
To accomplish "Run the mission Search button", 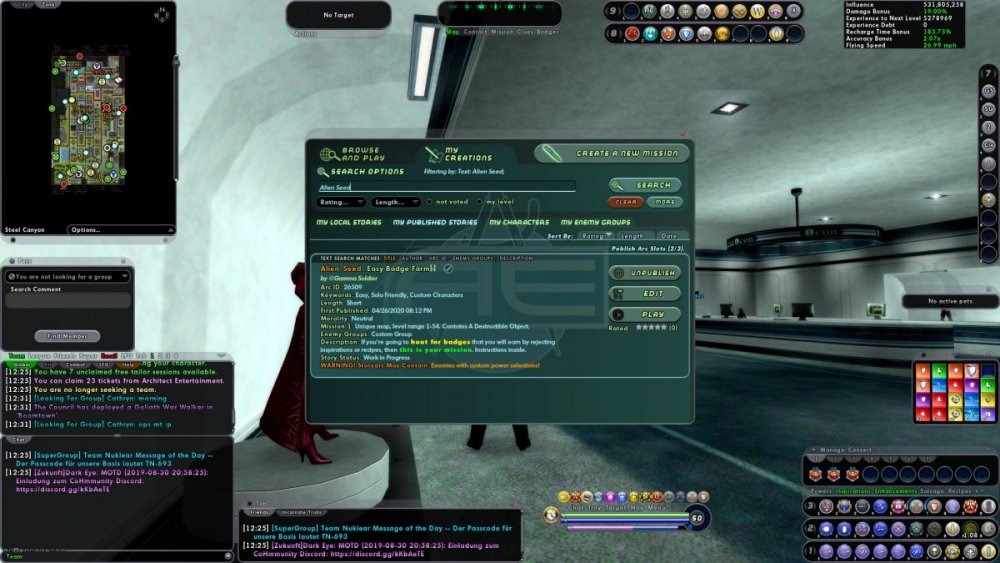I will [x=645, y=185].
